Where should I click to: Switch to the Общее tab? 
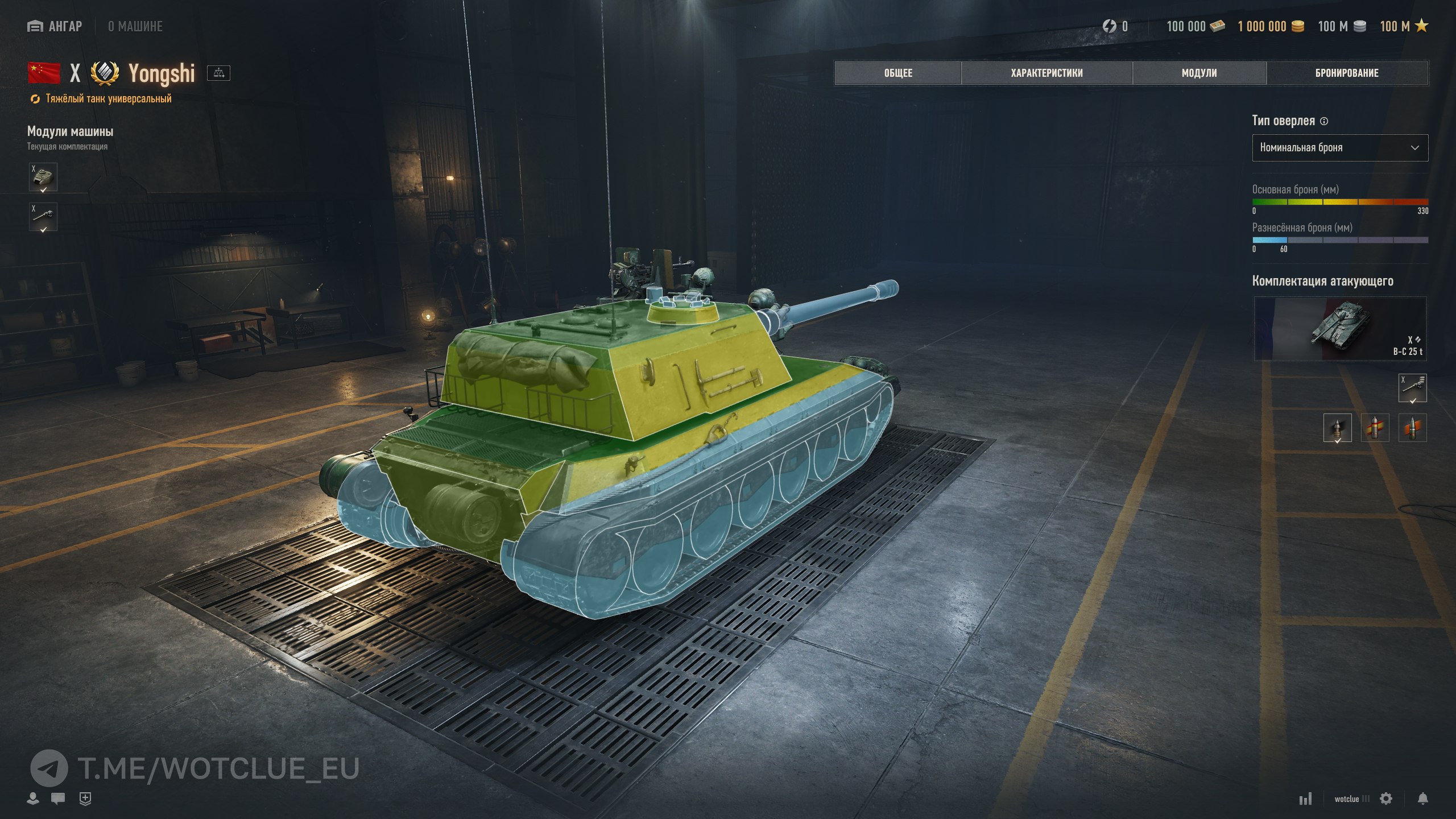tap(898, 73)
